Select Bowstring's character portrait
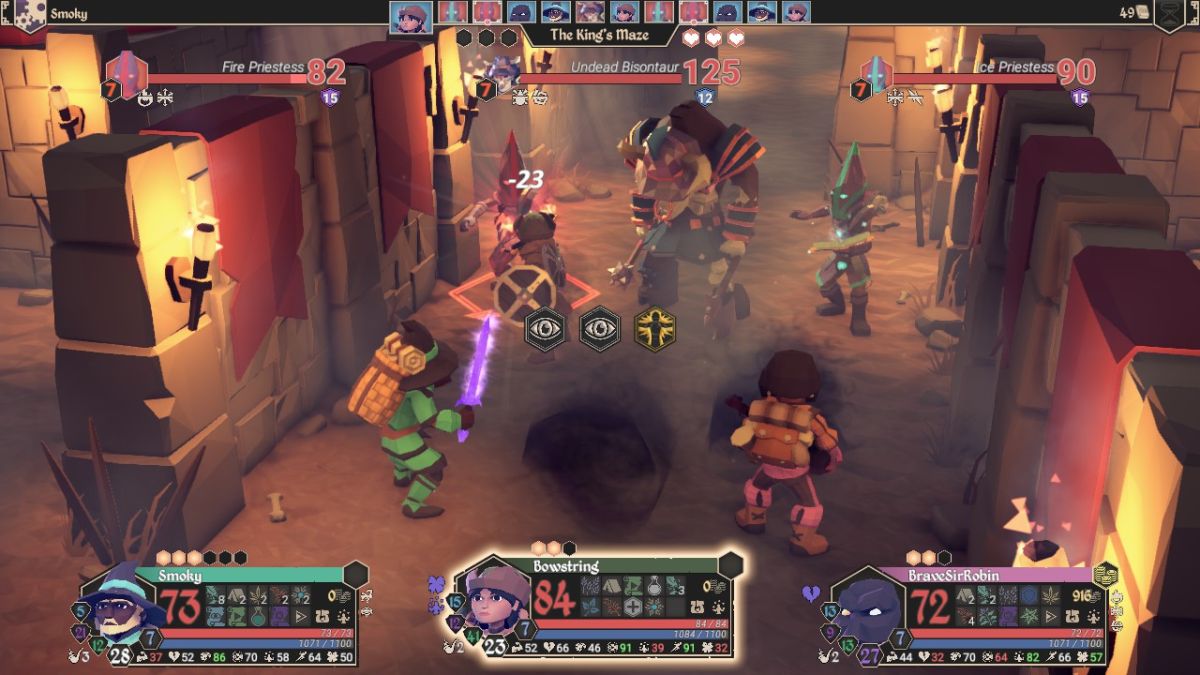This screenshot has width=1200, height=675. 495,601
